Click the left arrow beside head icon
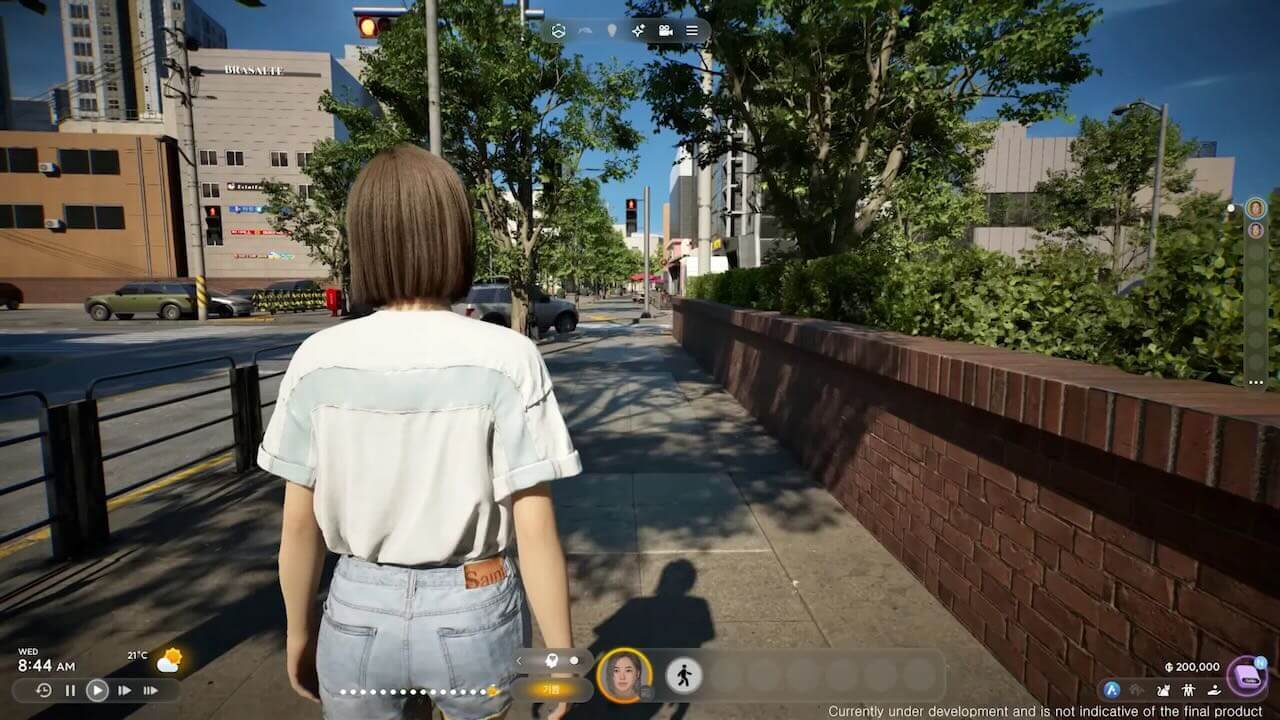Screen dimensions: 1280x720 519,660
